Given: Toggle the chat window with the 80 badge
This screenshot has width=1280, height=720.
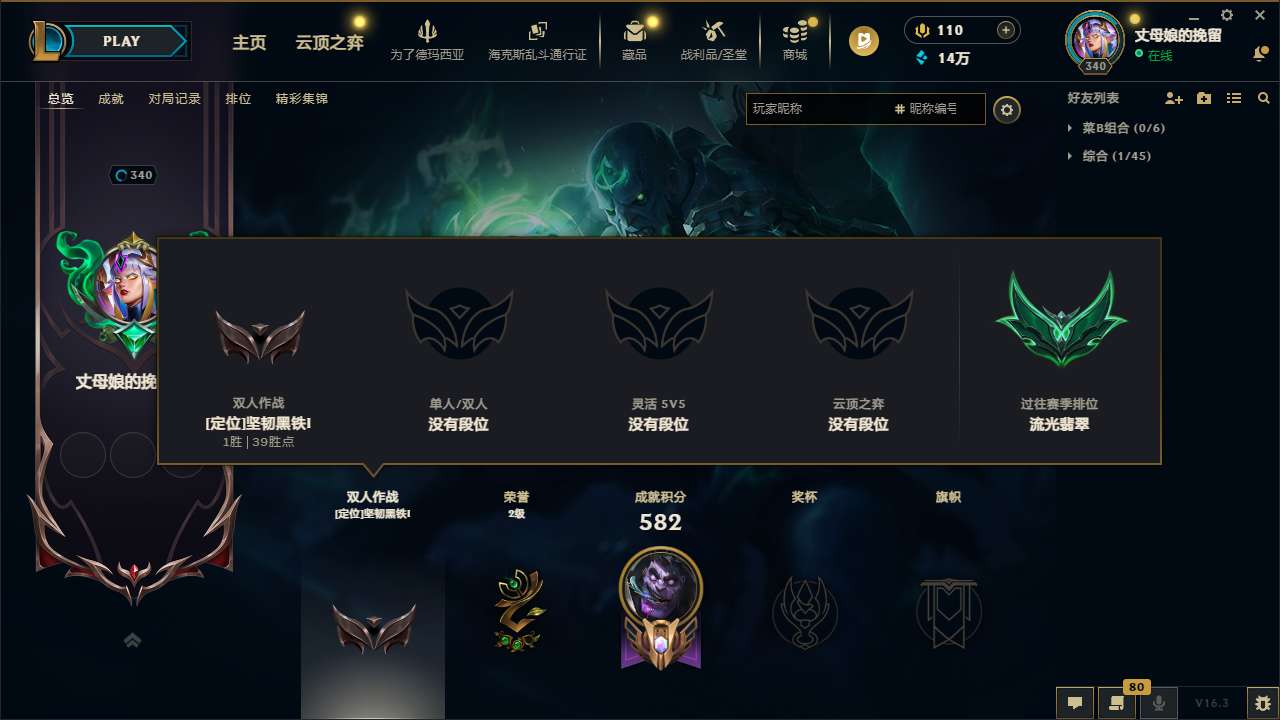Looking at the screenshot, I should (x=1117, y=702).
